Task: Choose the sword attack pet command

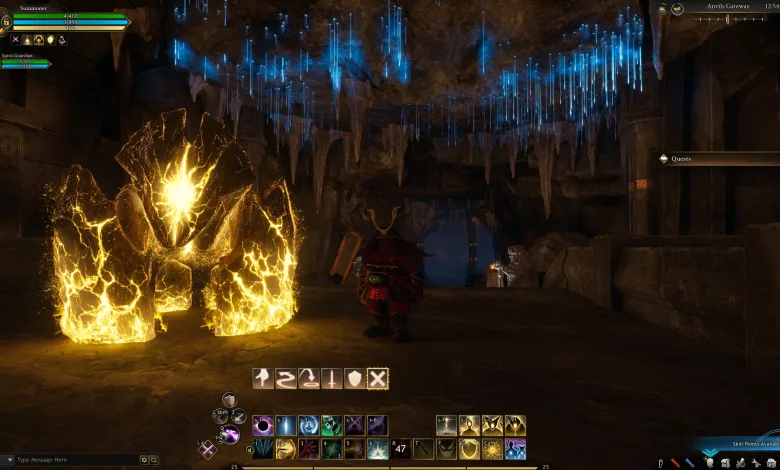Action: click(331, 378)
